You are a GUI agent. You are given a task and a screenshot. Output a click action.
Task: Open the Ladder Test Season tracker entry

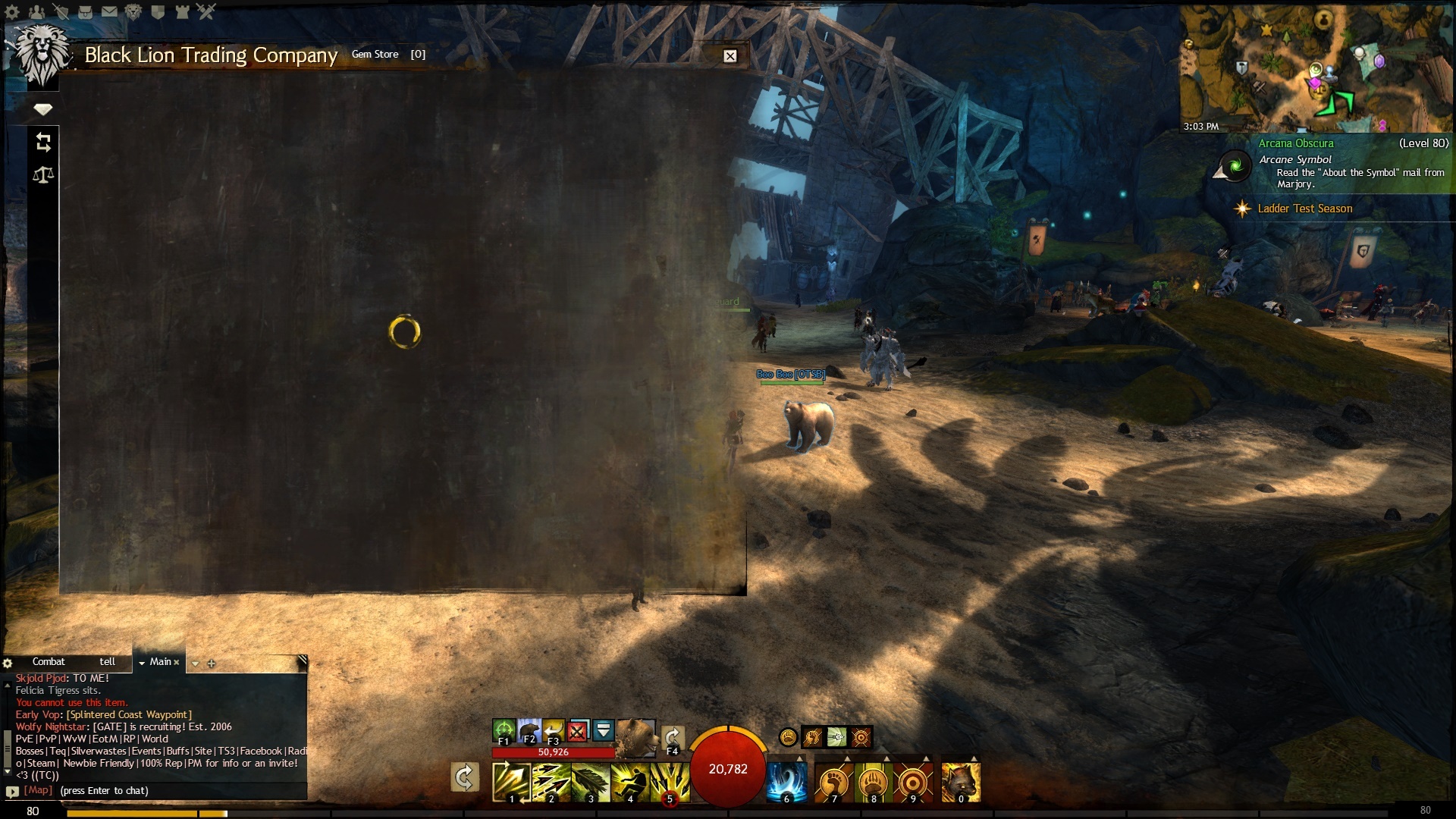click(1304, 209)
